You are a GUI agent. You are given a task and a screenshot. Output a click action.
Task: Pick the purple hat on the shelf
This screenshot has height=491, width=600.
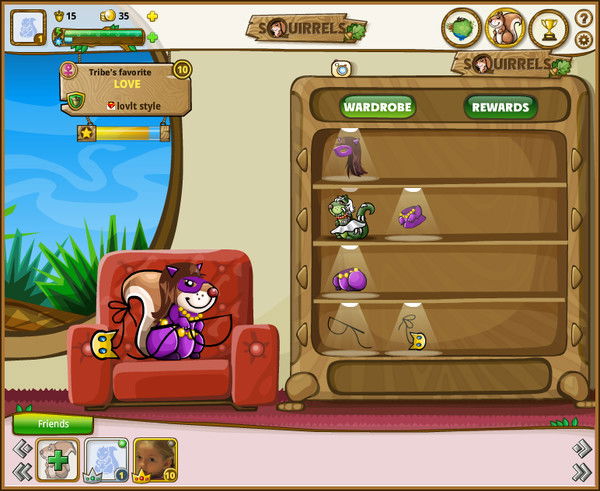[x=413, y=215]
